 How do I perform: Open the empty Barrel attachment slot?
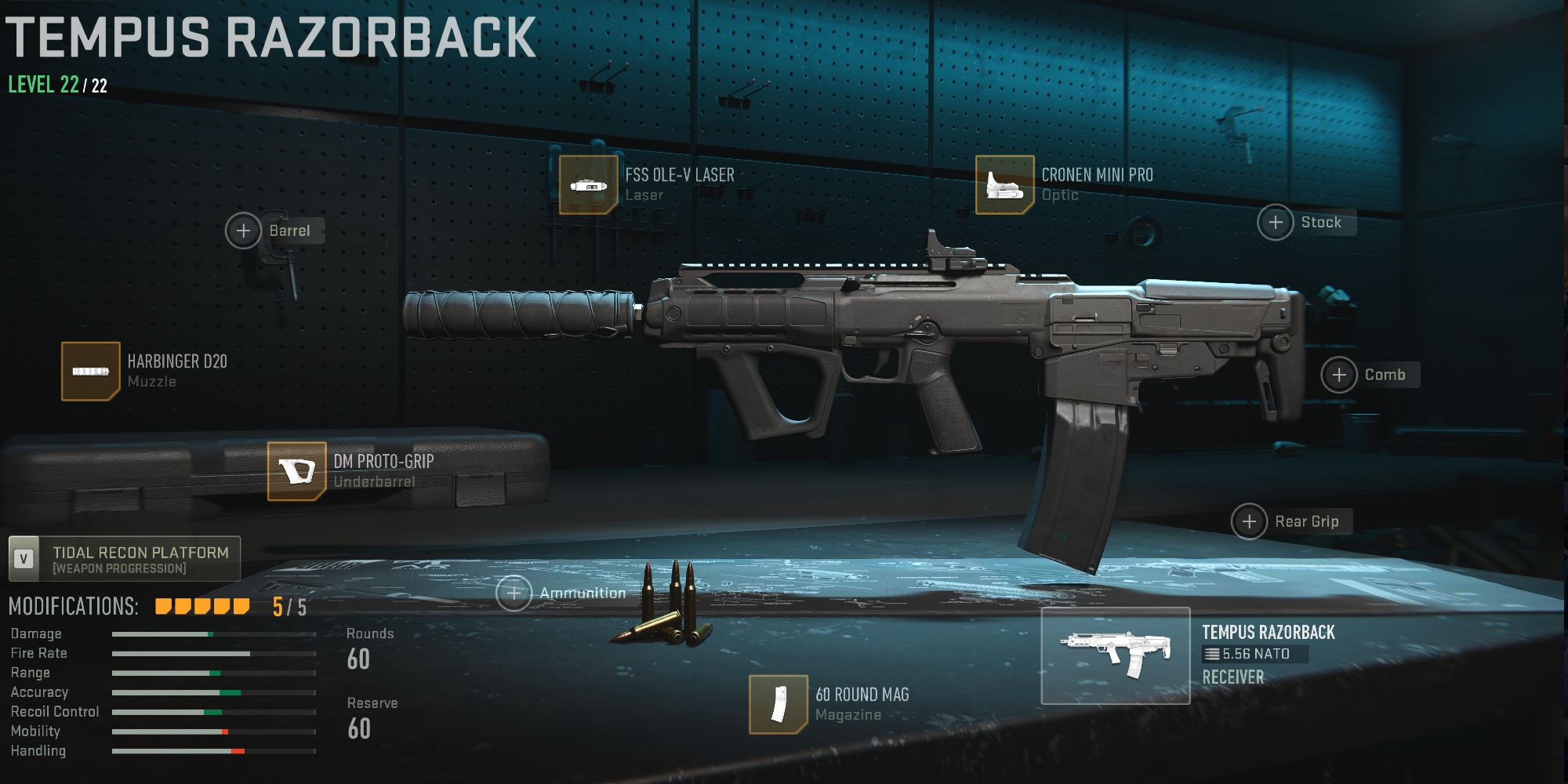[x=244, y=230]
